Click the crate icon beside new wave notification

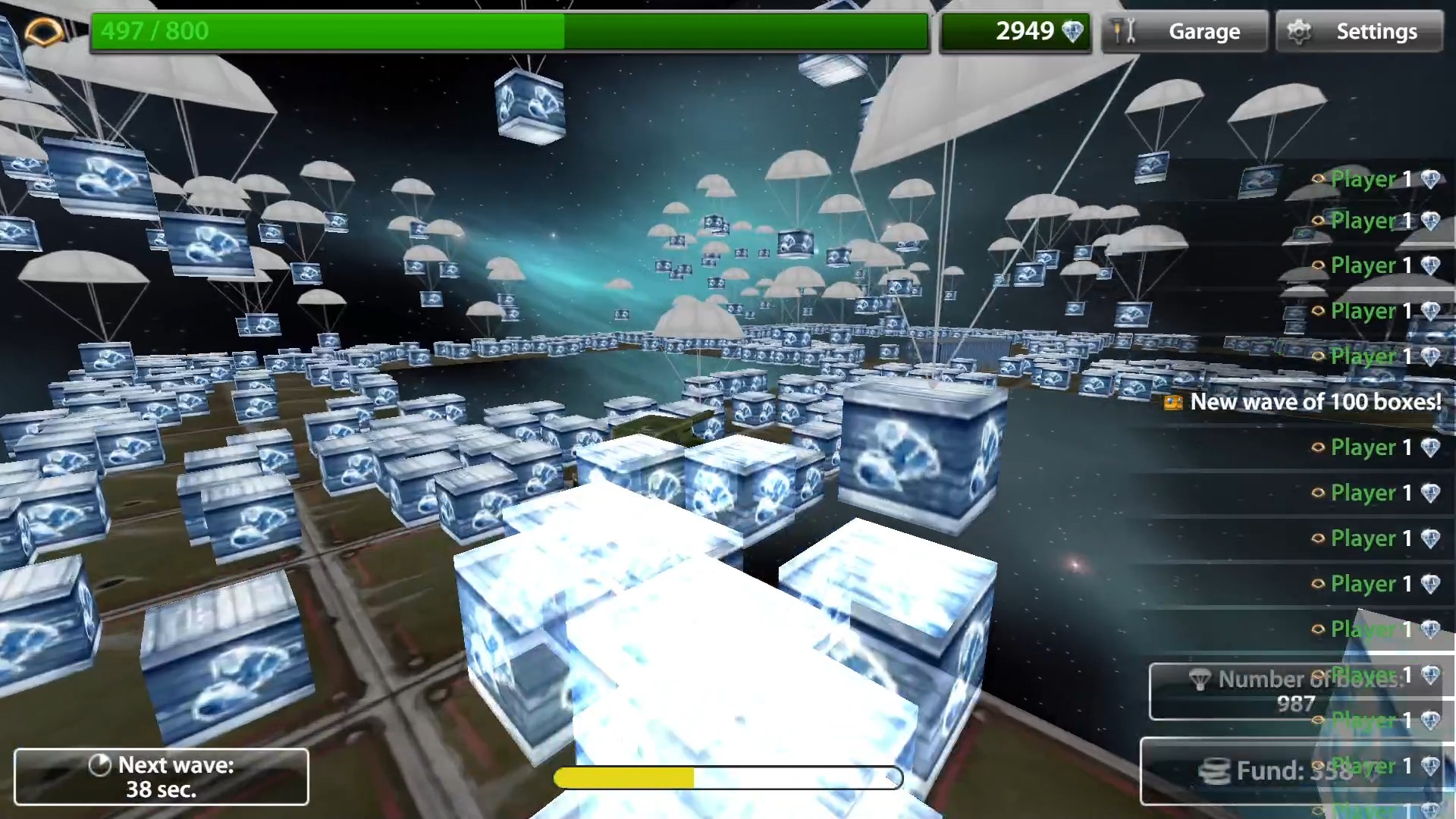(1173, 403)
